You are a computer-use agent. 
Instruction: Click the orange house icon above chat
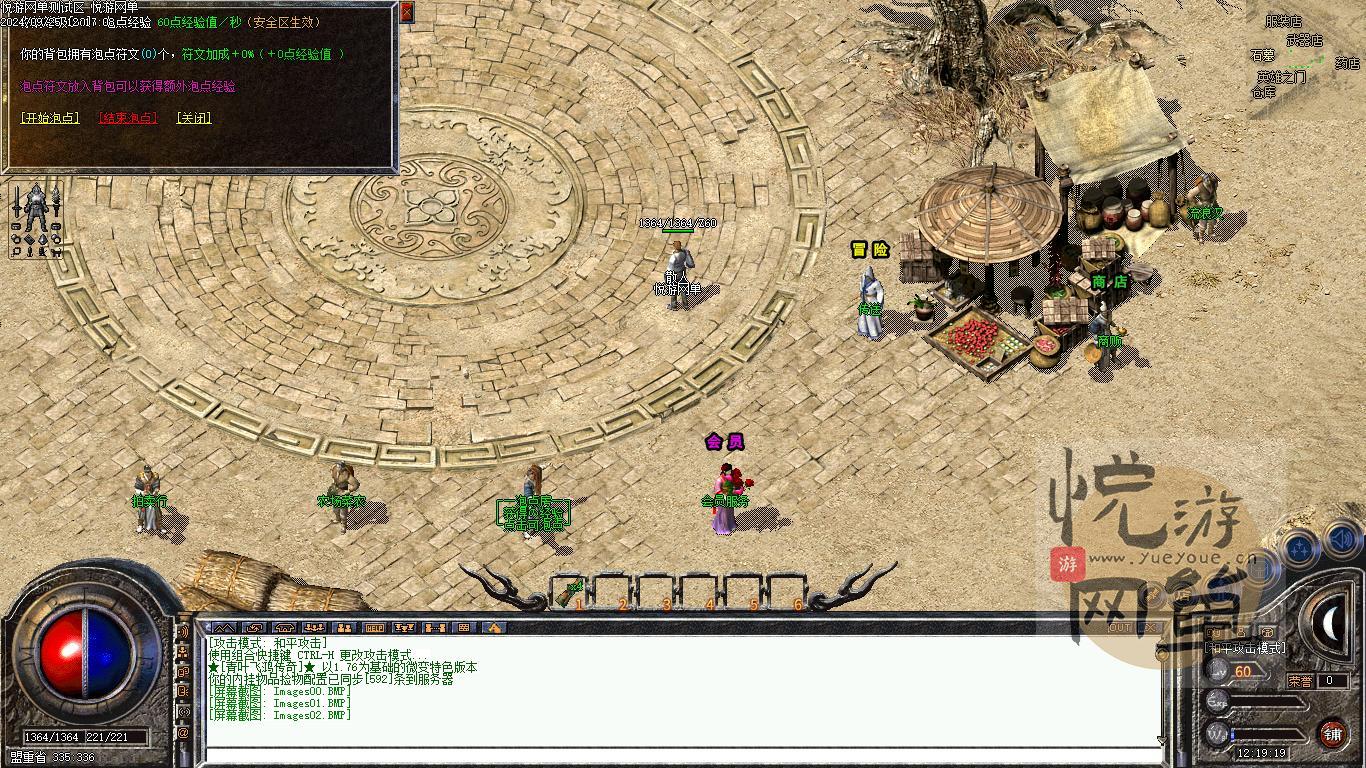tap(493, 628)
